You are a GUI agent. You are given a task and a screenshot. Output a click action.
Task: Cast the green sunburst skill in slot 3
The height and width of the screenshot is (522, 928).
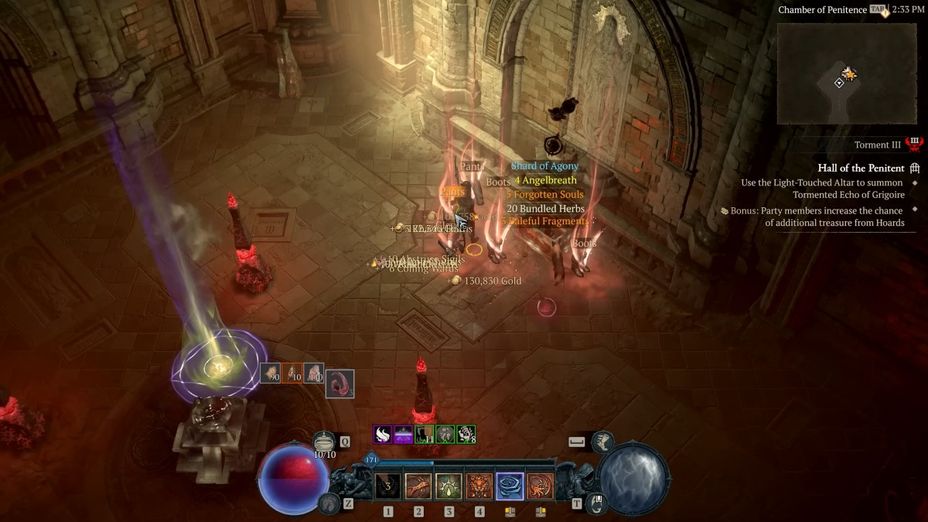pyautogui.click(x=448, y=486)
